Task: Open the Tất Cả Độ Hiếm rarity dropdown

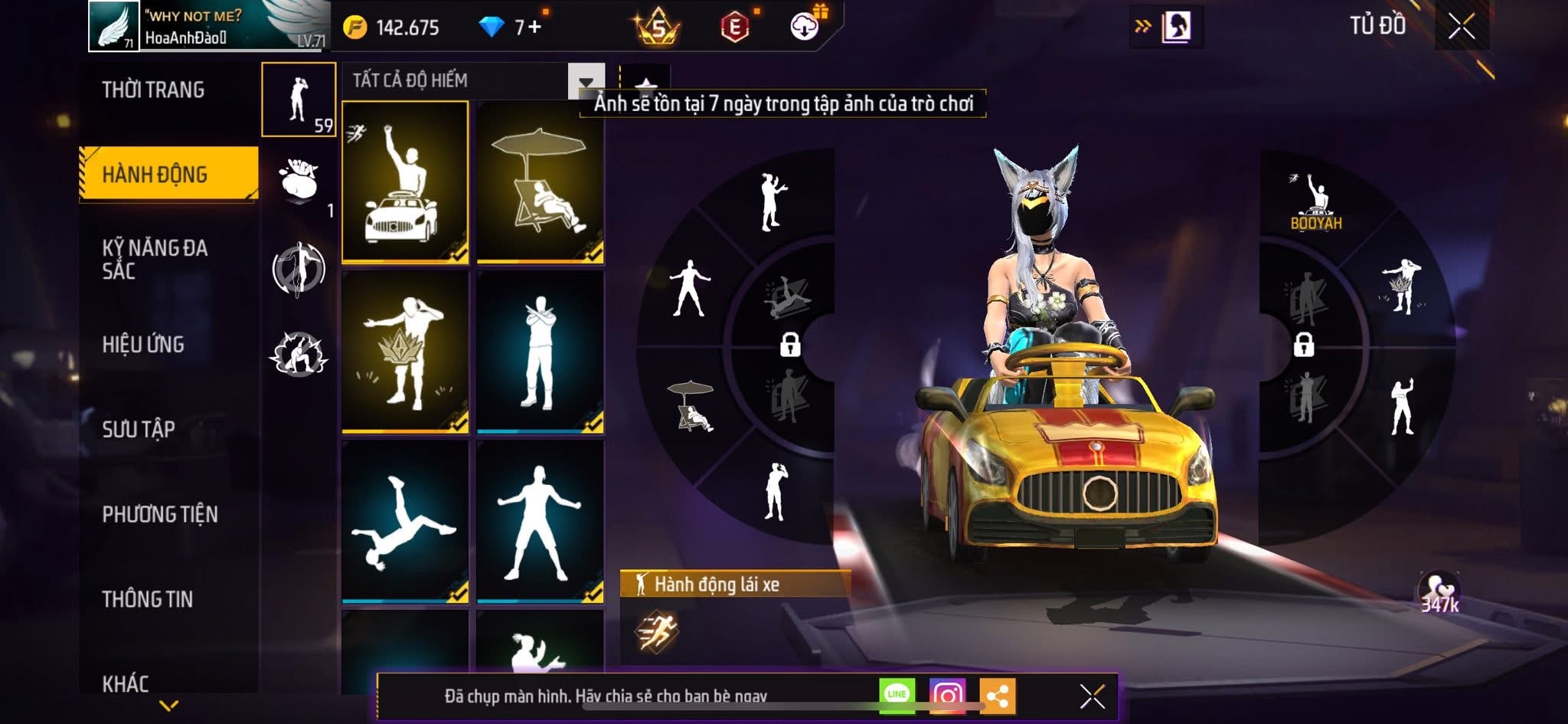Action: (586, 81)
